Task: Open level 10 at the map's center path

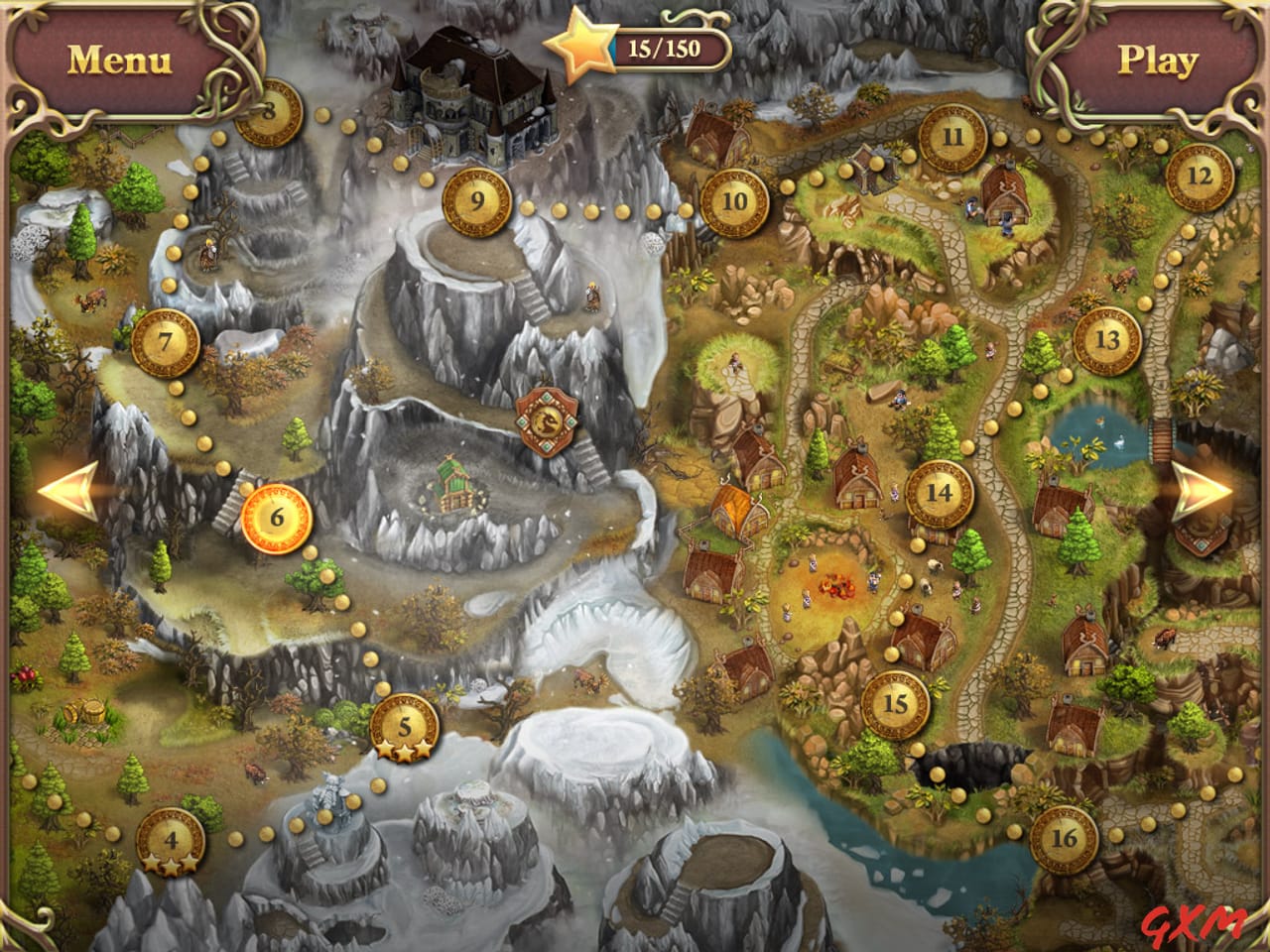Action: (x=734, y=205)
